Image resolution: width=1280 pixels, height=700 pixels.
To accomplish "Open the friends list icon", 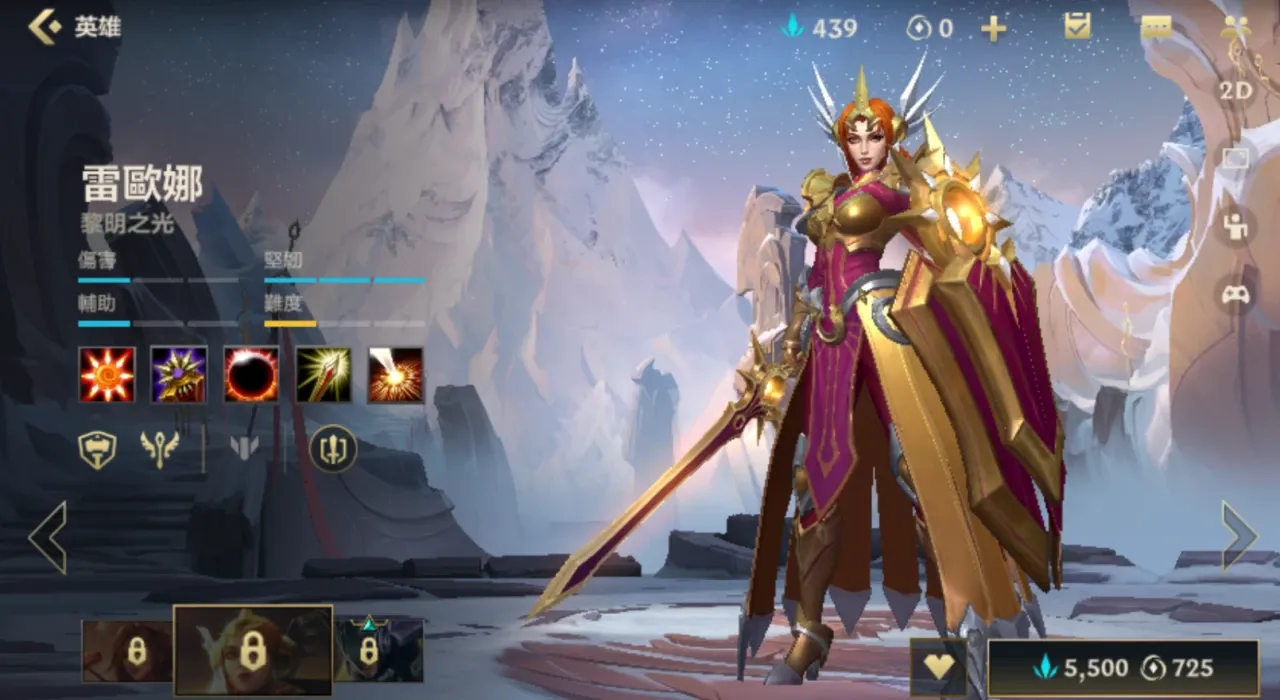I will click(x=1236, y=27).
